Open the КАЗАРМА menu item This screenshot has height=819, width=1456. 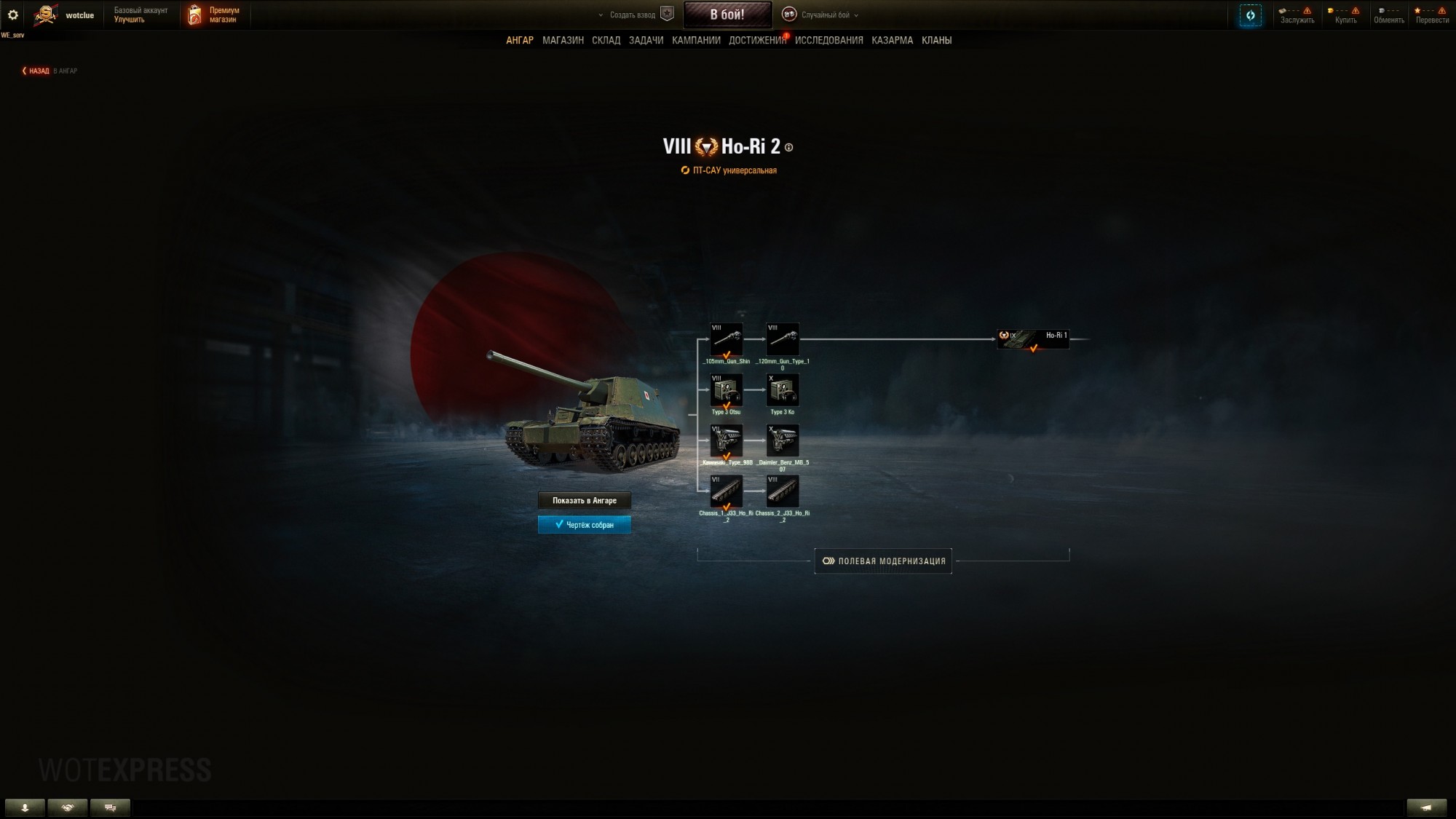tap(891, 41)
